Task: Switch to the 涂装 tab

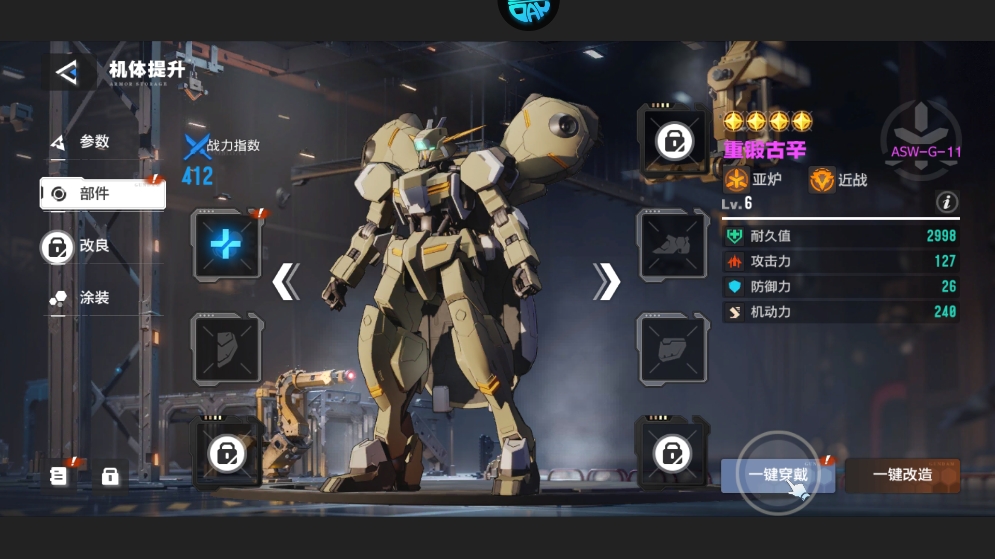Action: coord(93,298)
